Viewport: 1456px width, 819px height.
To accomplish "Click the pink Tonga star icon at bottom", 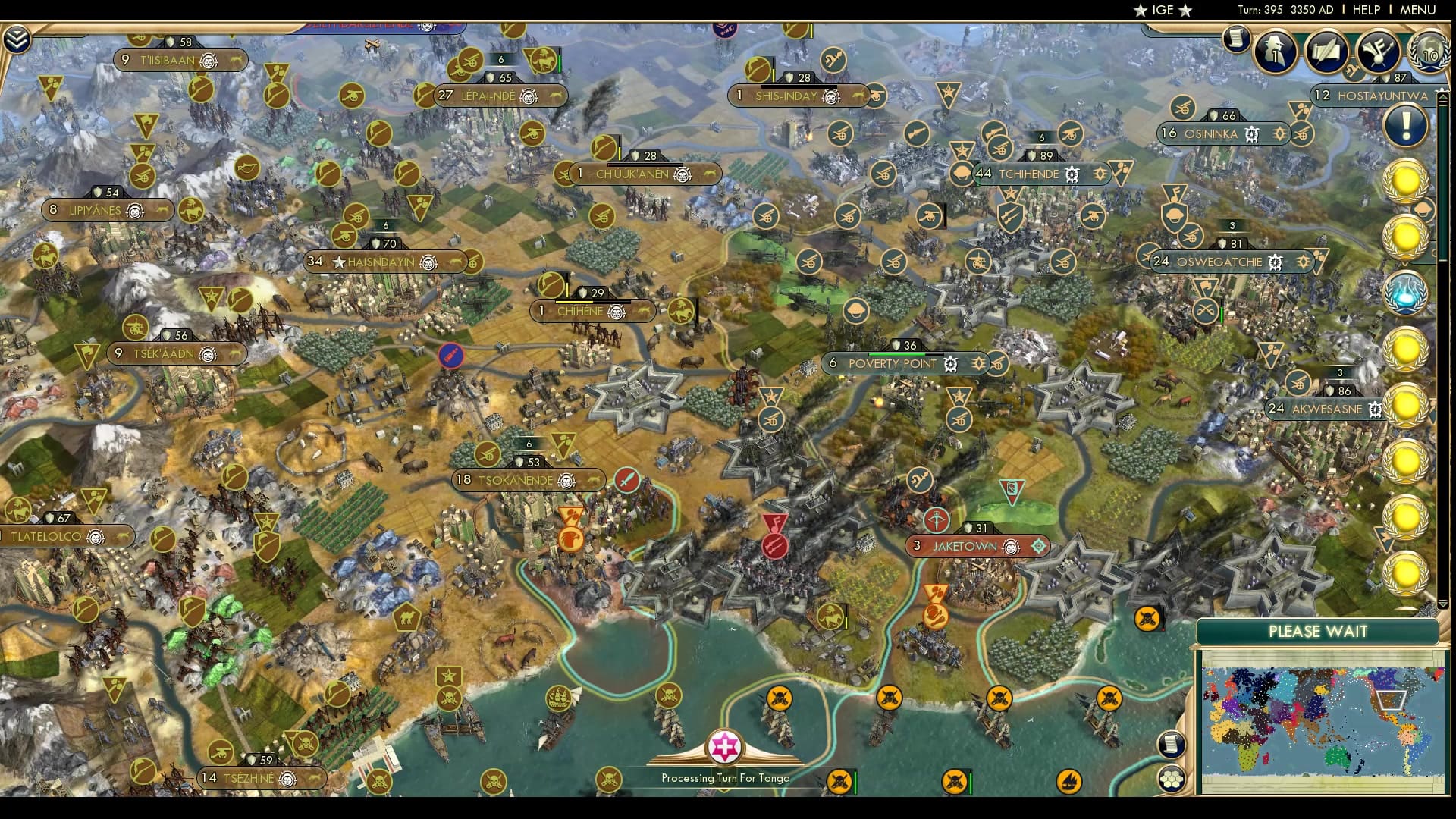I will point(726,746).
